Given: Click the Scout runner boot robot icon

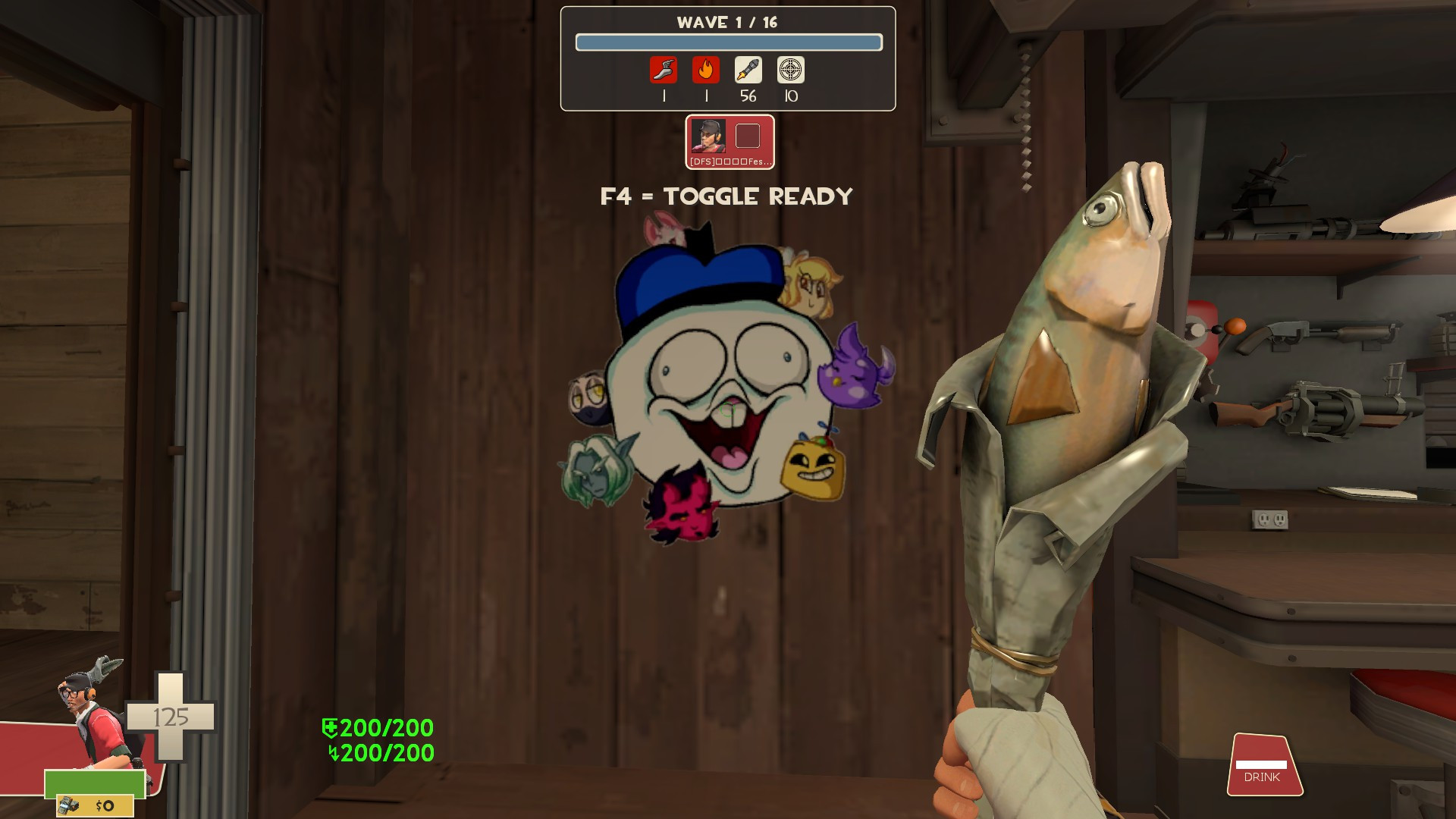Looking at the screenshot, I should click(x=664, y=71).
